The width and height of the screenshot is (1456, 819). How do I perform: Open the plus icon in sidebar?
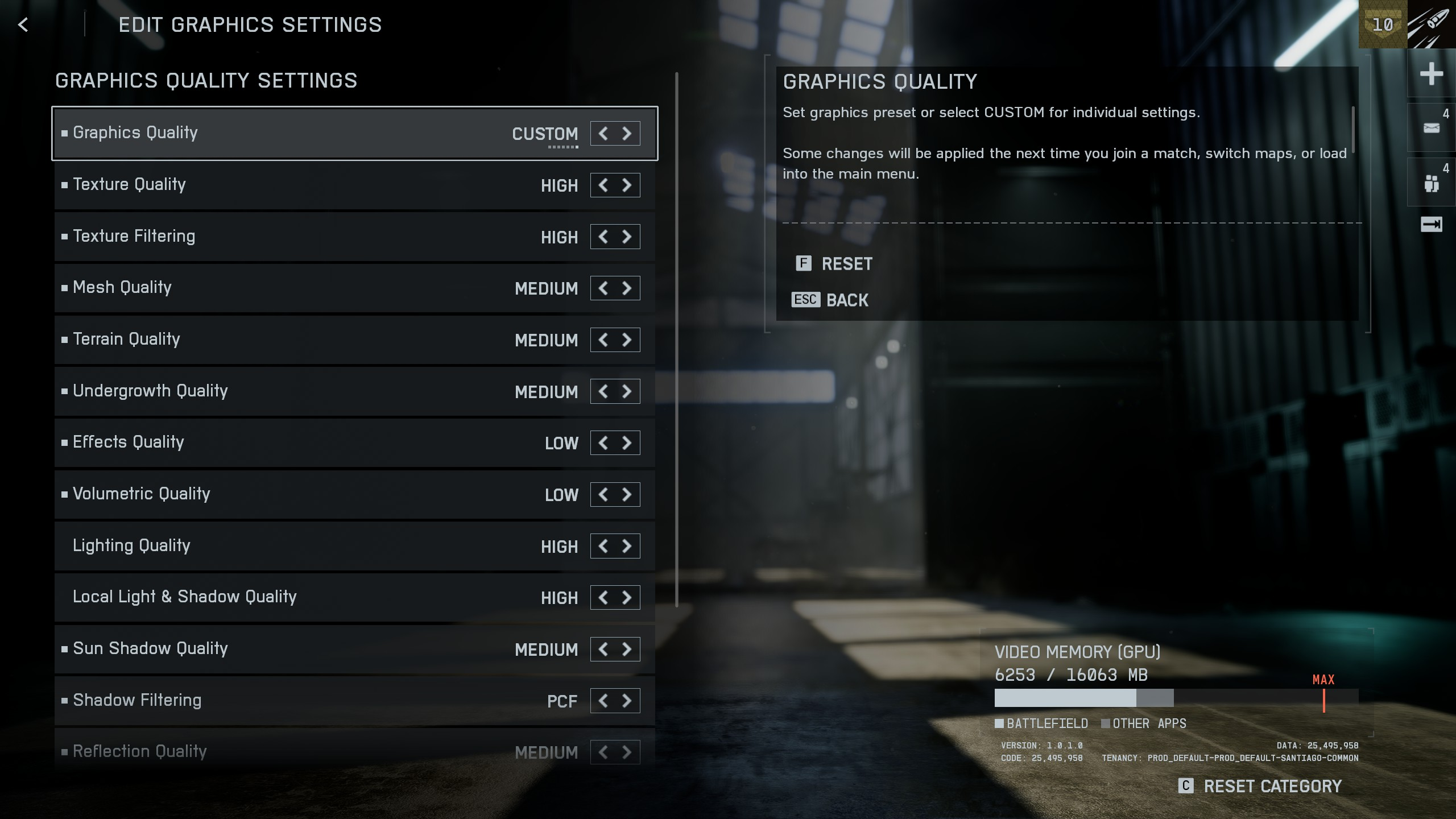(1431, 74)
